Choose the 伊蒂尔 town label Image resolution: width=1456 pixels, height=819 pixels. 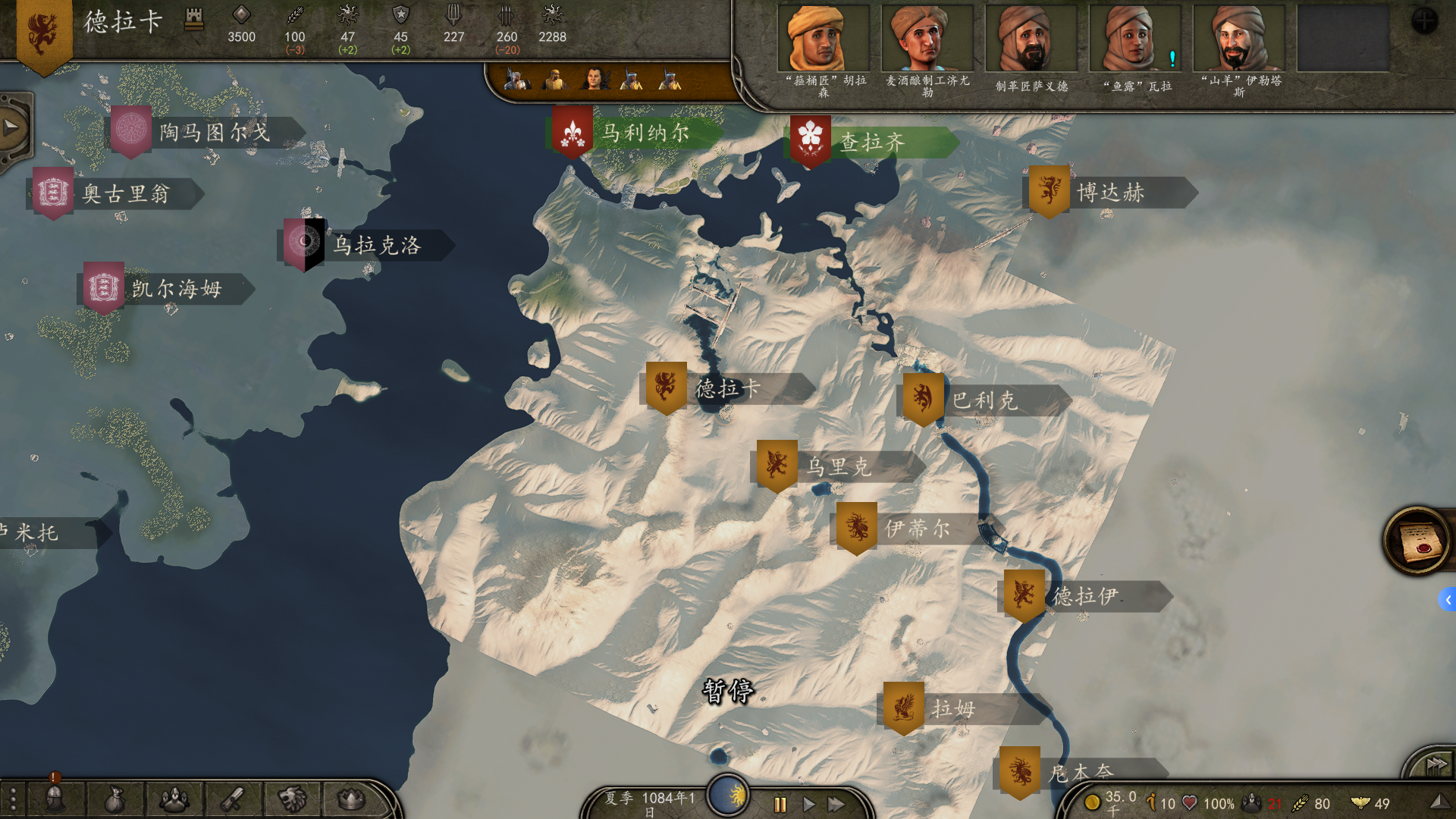tap(916, 529)
